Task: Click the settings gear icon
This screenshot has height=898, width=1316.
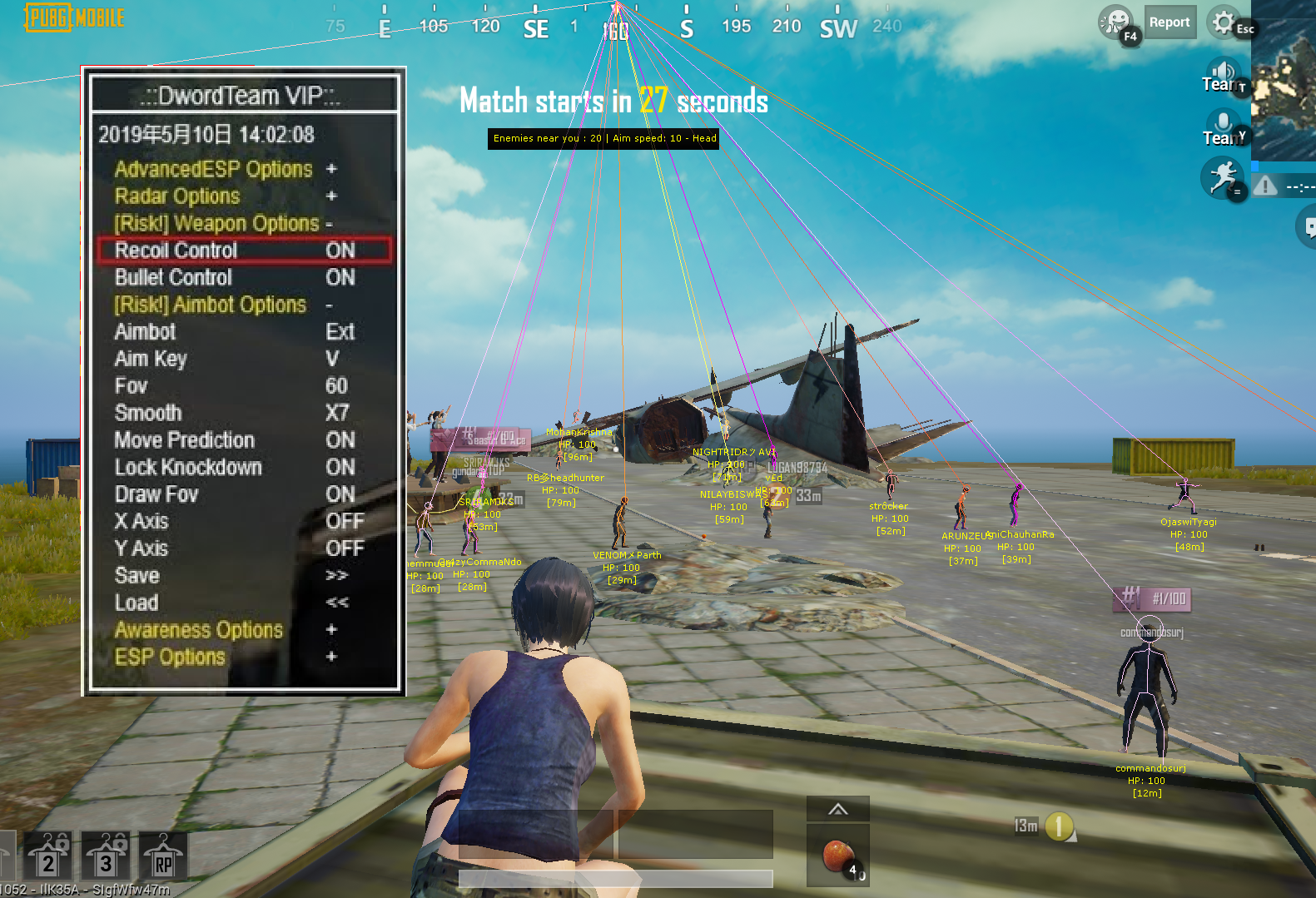Action: 1223,22
